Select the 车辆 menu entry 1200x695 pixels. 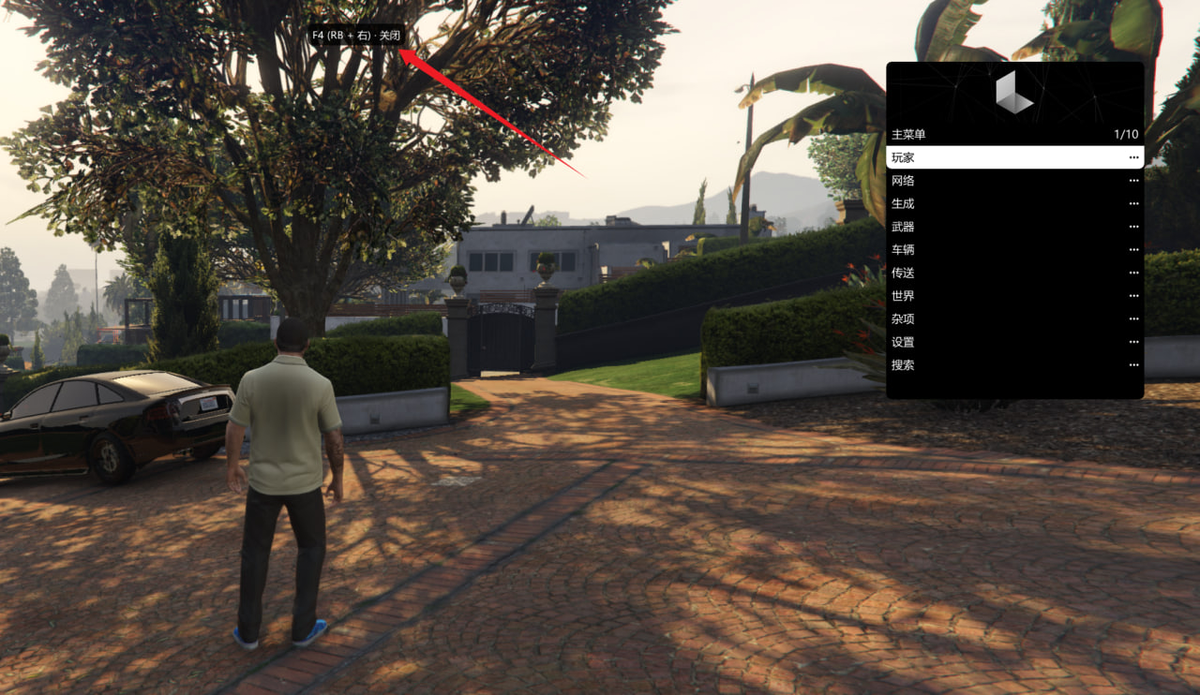[x=1014, y=250]
